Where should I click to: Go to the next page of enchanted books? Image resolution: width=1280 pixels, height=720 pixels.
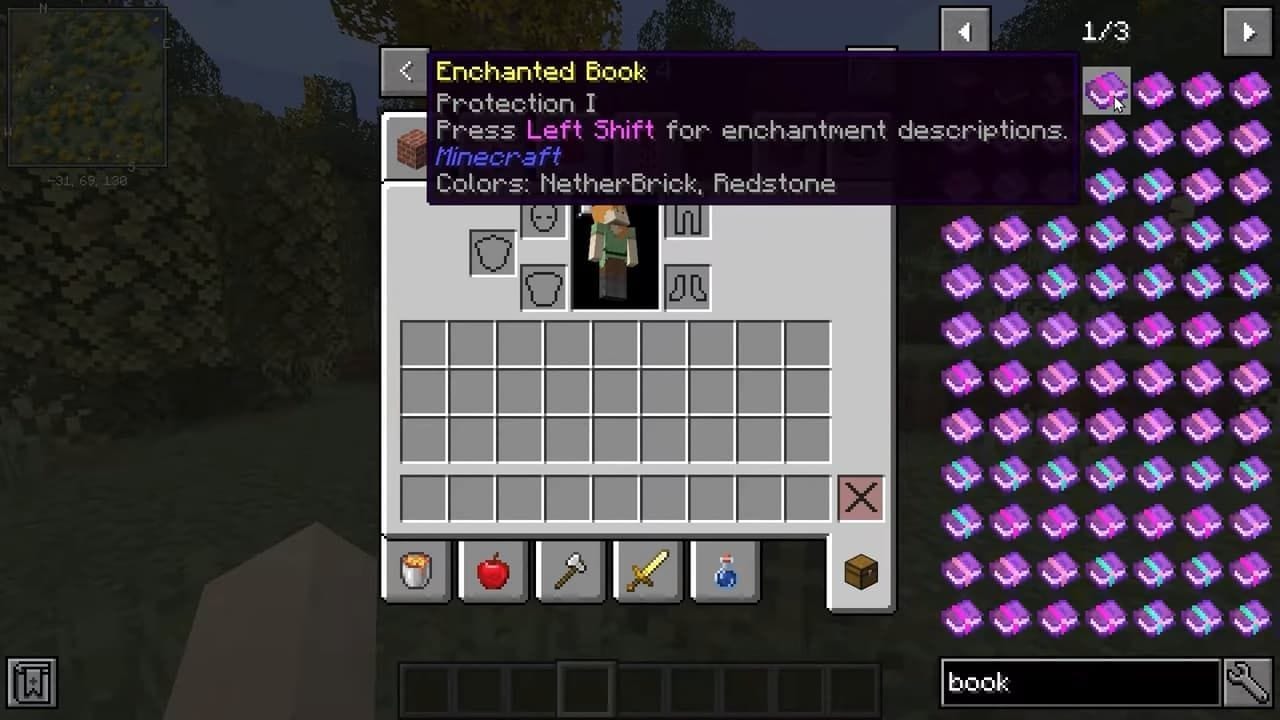(1246, 31)
